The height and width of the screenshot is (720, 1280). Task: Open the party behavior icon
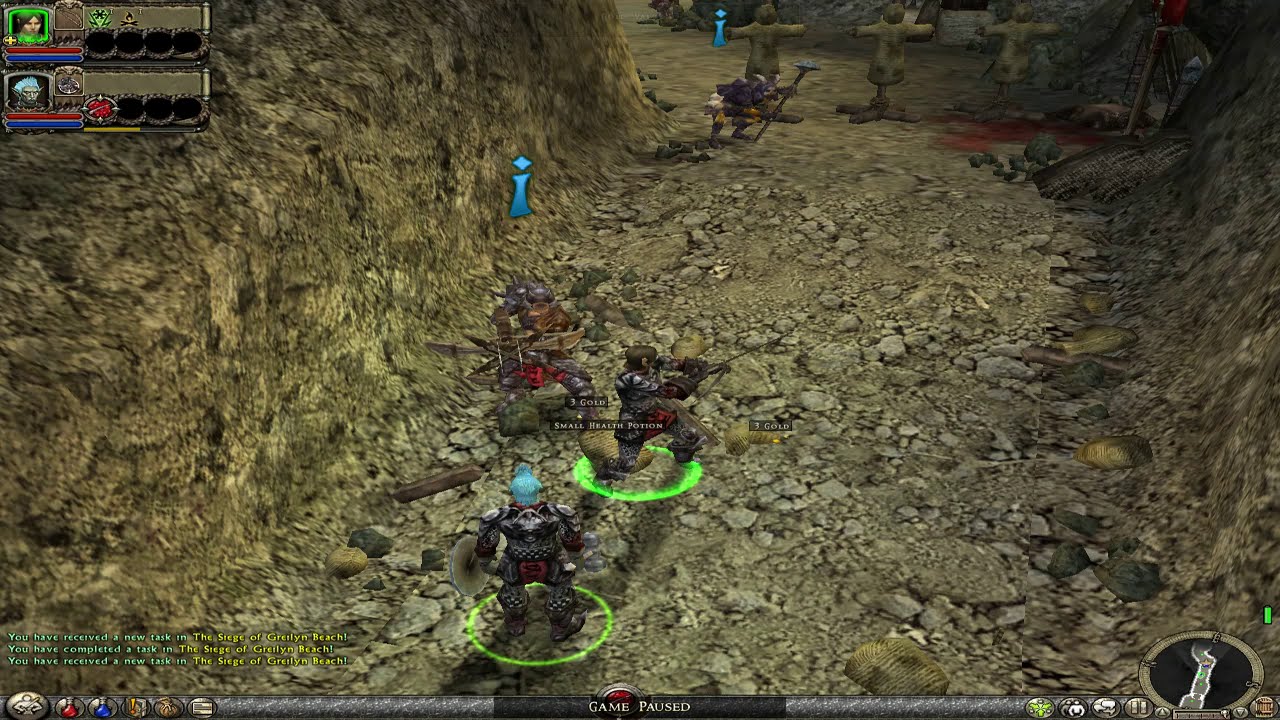click(x=1075, y=706)
